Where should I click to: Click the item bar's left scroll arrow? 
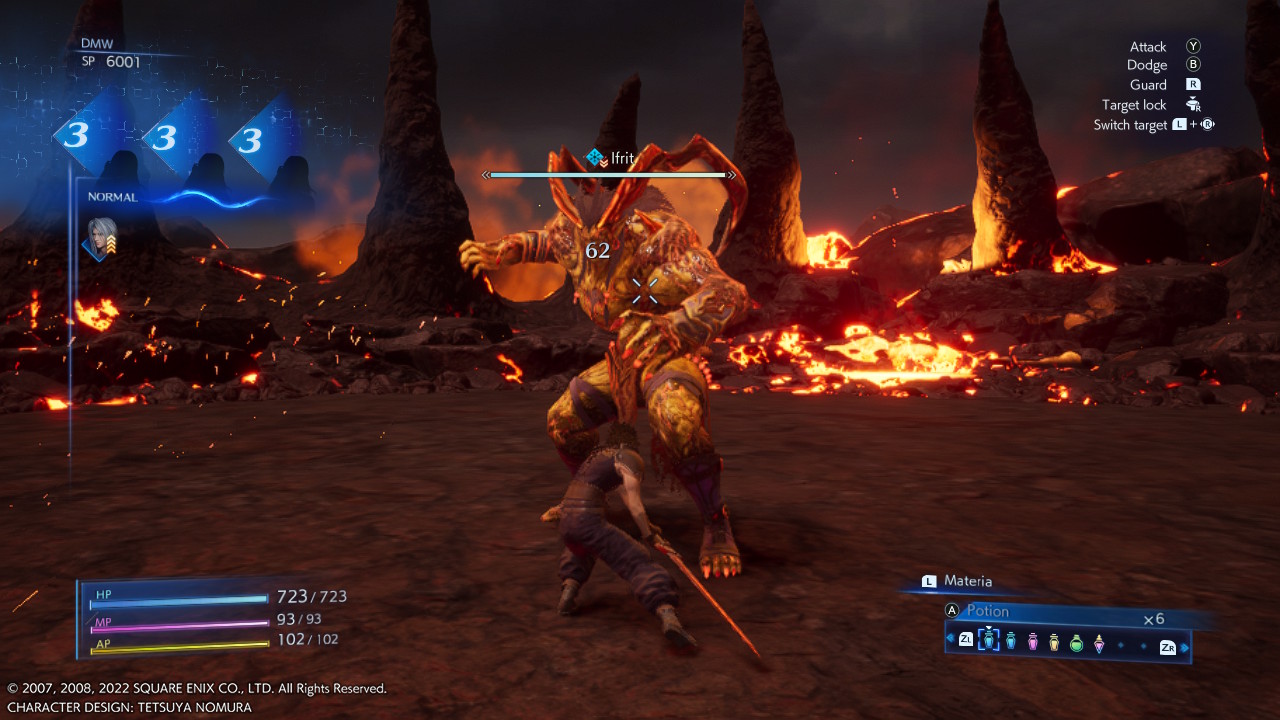[x=949, y=638]
